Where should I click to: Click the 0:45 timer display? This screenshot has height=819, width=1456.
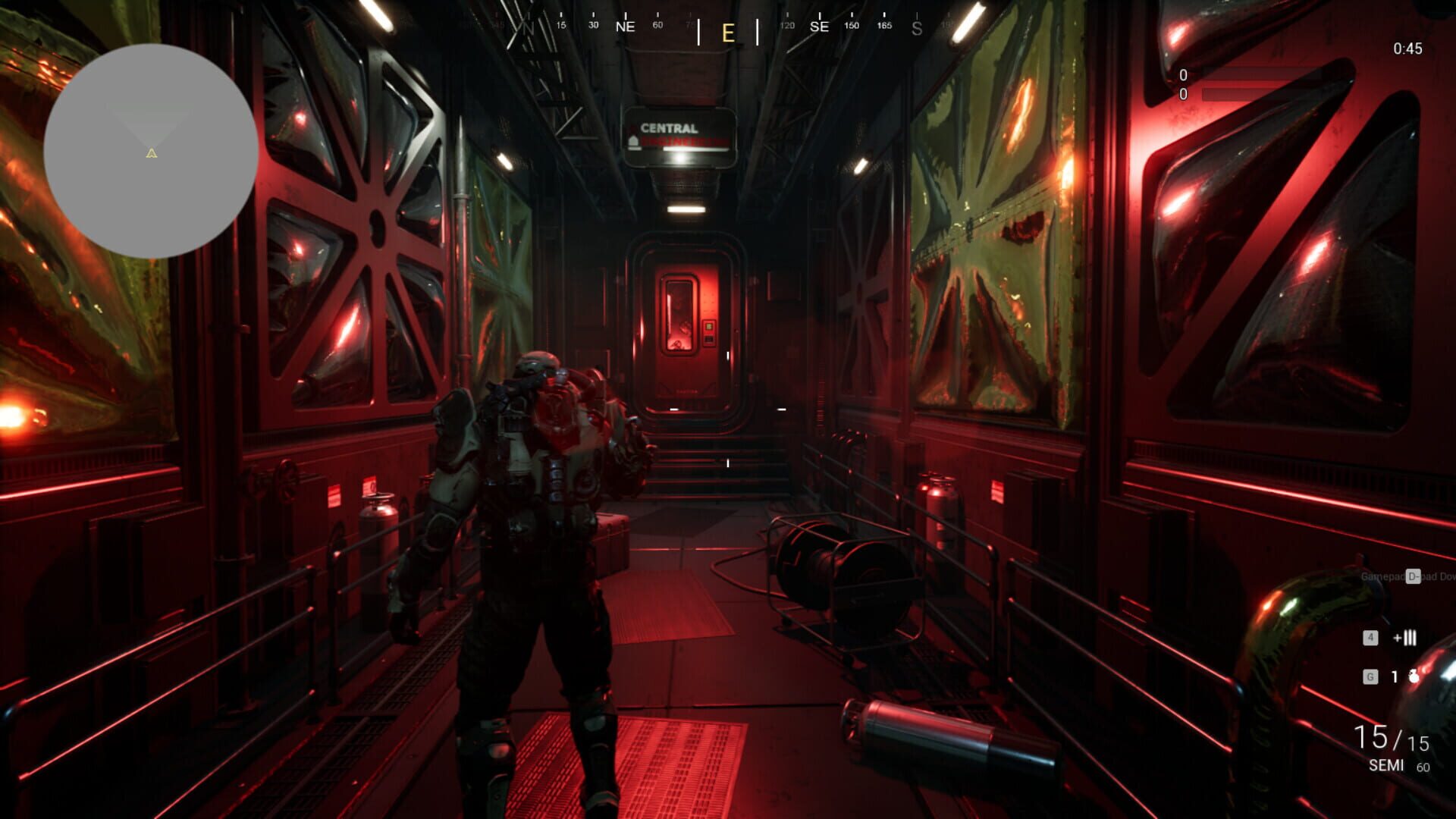[1409, 49]
